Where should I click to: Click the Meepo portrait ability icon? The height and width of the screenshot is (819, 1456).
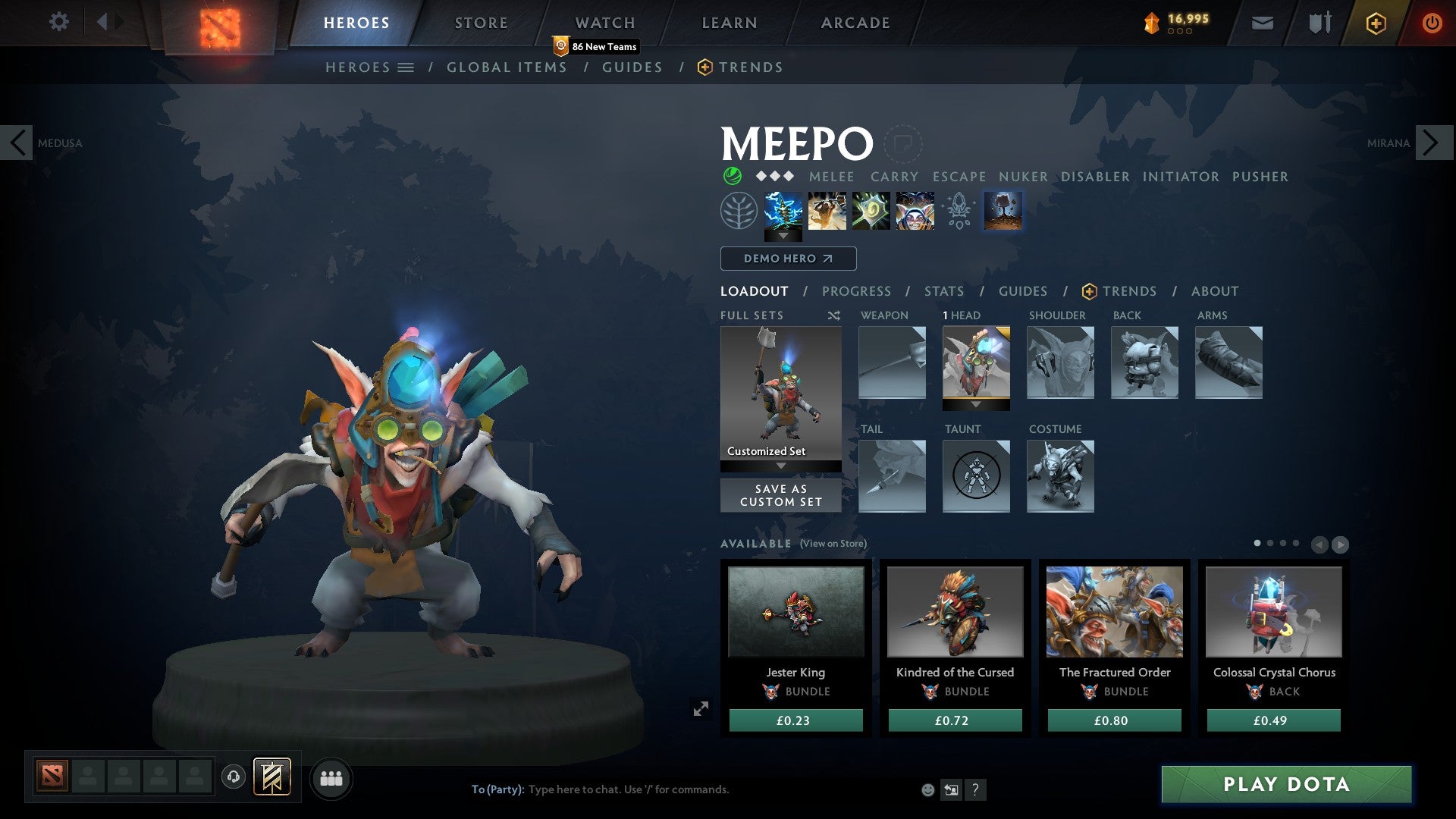[913, 211]
